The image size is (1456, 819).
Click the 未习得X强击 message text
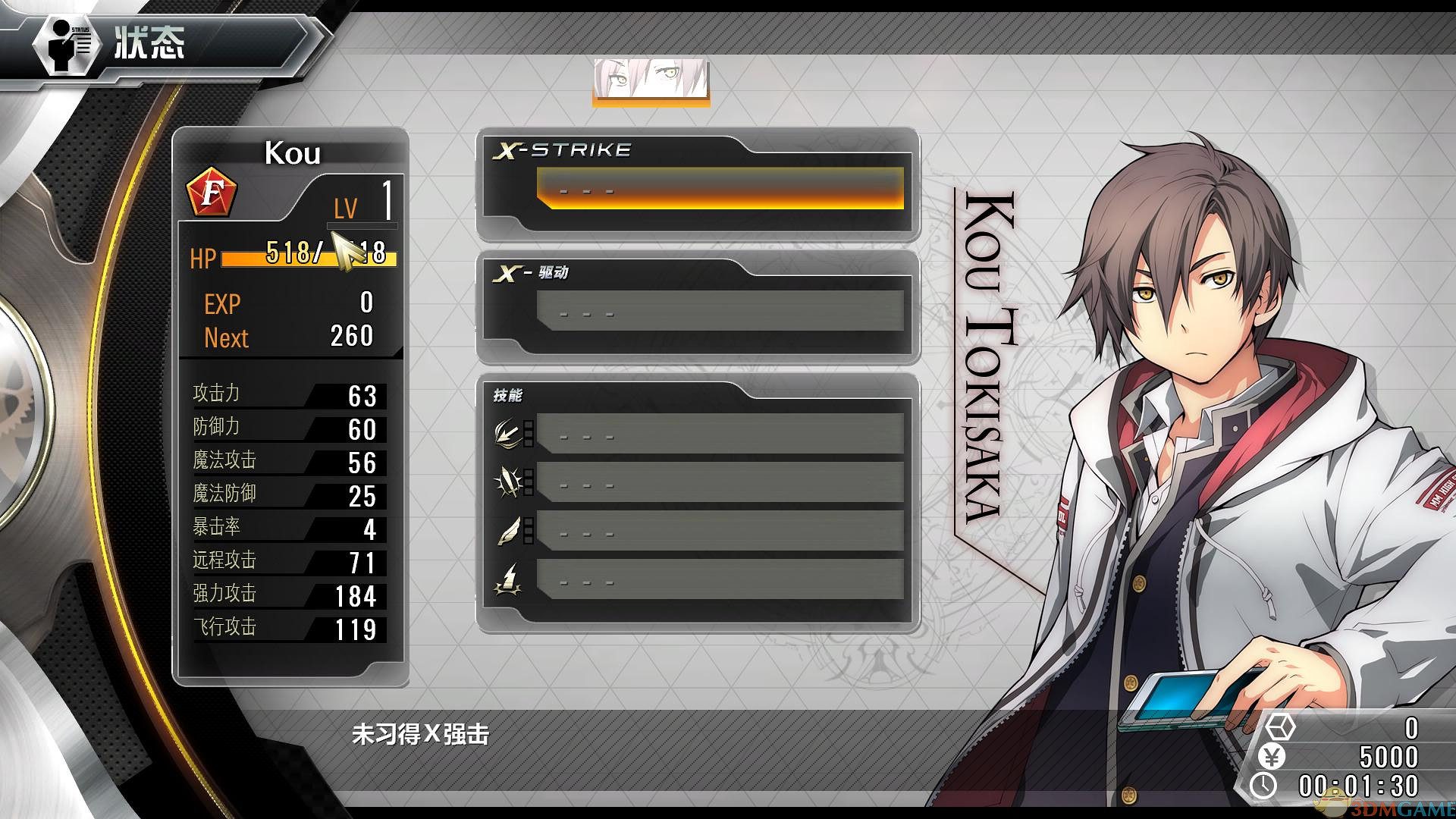(421, 734)
